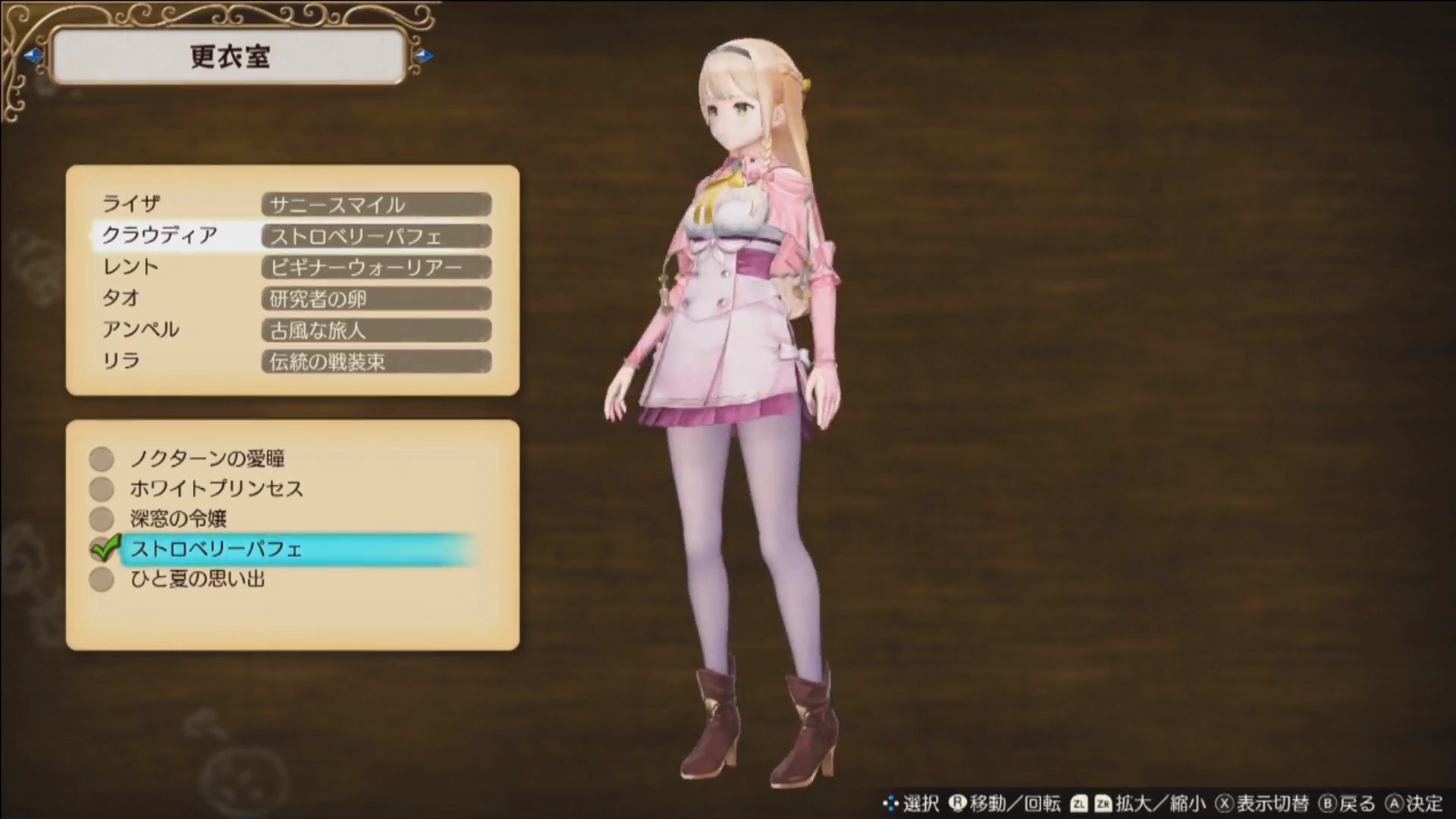1456x819 pixels.
Task: Select the ホワイトプリンセス costume radio button
Action: (x=101, y=488)
